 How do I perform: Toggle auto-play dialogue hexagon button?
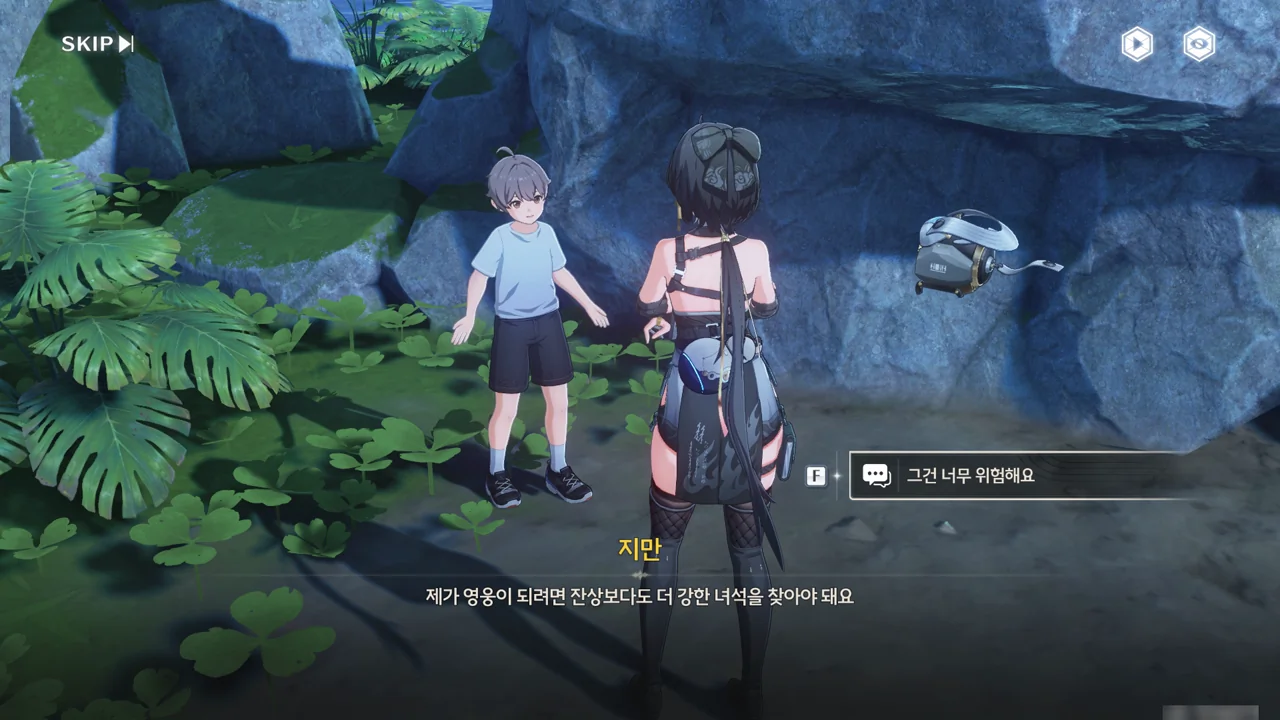pyautogui.click(x=1137, y=44)
